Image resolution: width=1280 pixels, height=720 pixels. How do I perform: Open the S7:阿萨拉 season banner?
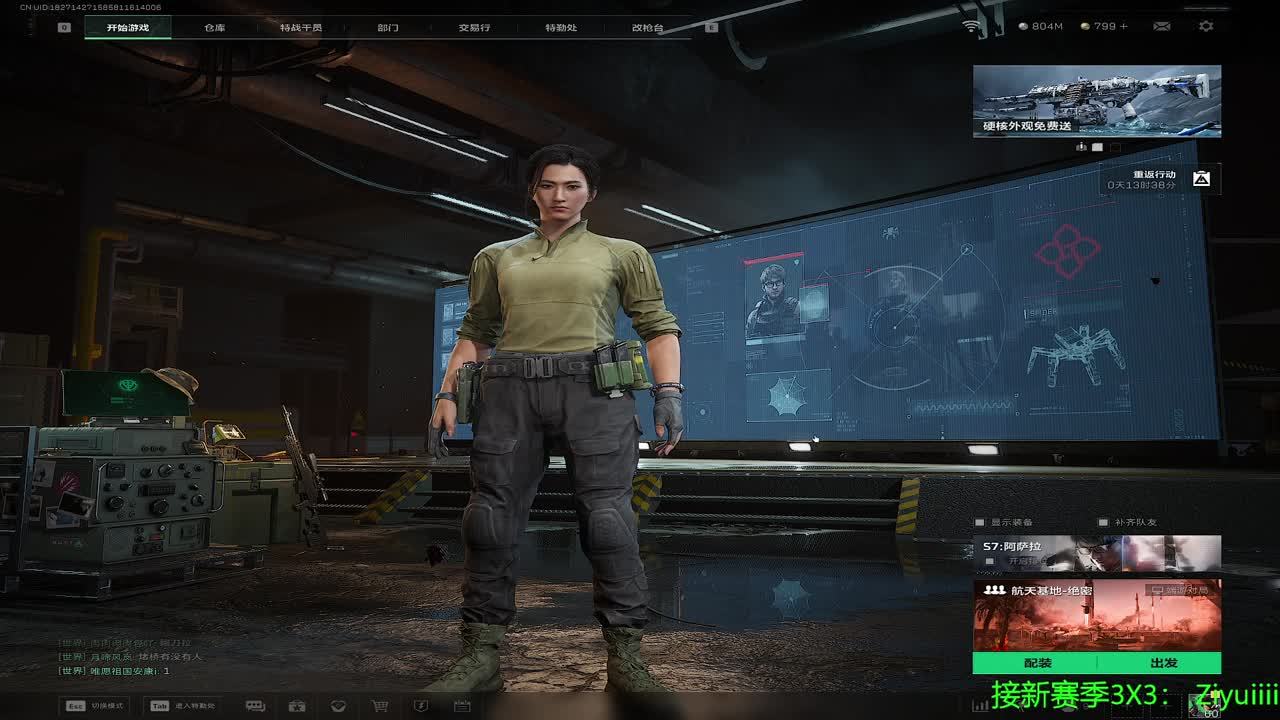point(1096,553)
